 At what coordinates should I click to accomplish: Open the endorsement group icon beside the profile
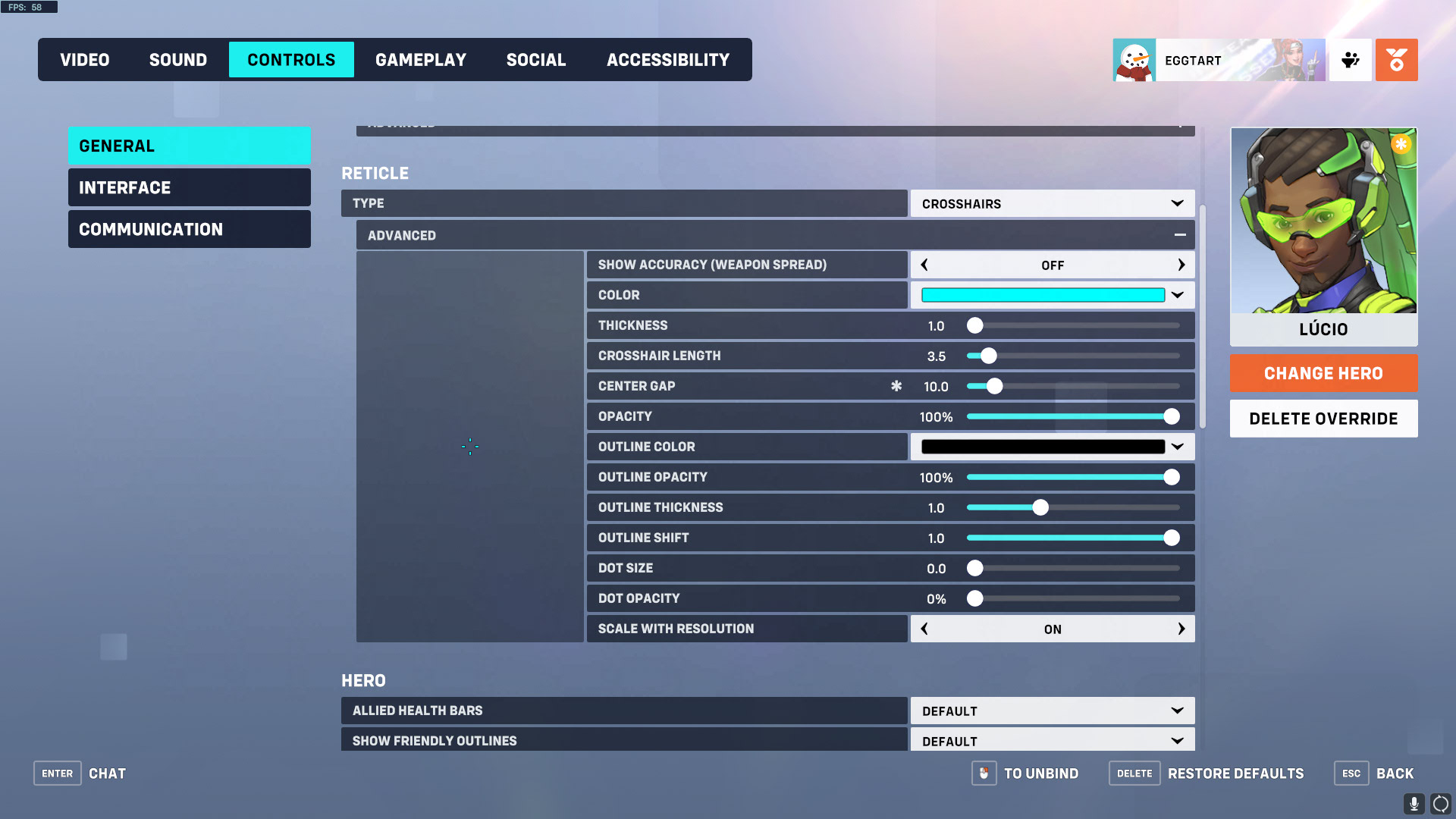[x=1351, y=60]
